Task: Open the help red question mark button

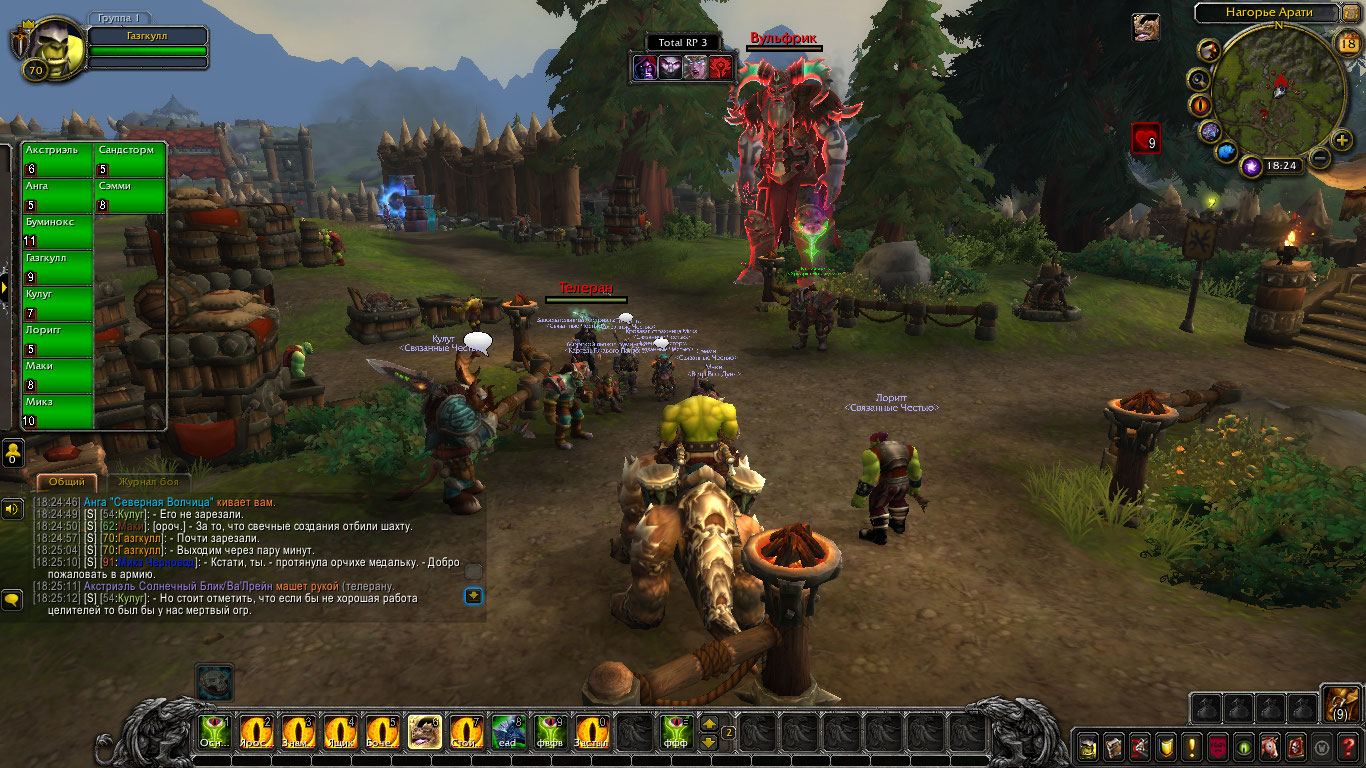Action: [x=1348, y=746]
